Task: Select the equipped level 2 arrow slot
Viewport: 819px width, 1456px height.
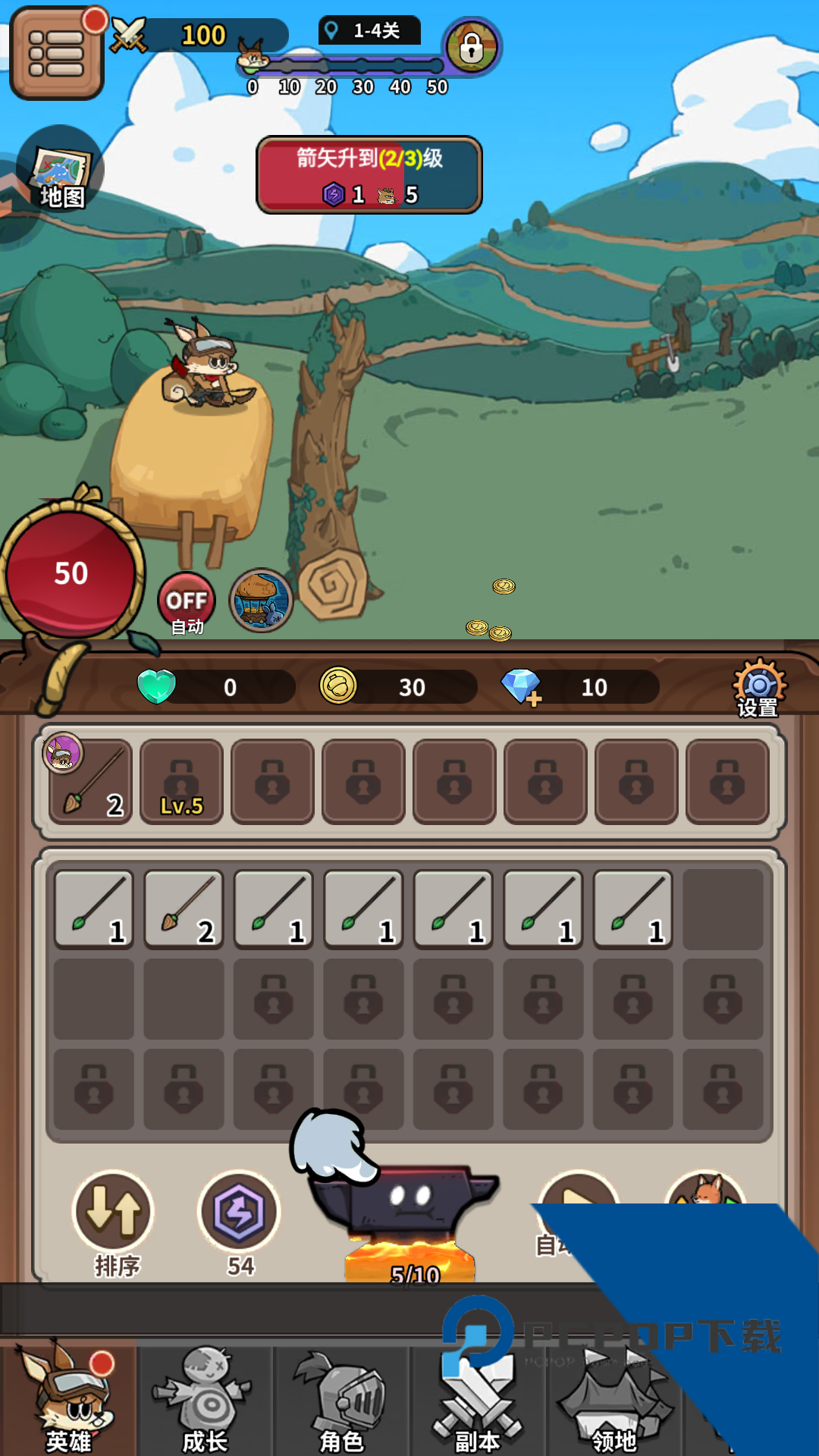Action: [91, 781]
